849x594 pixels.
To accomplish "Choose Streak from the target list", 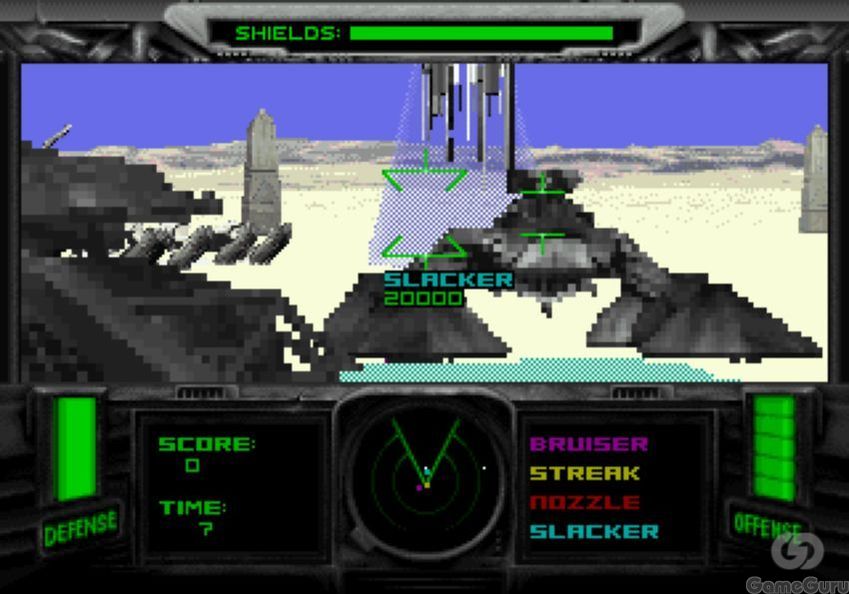I will click(584, 473).
